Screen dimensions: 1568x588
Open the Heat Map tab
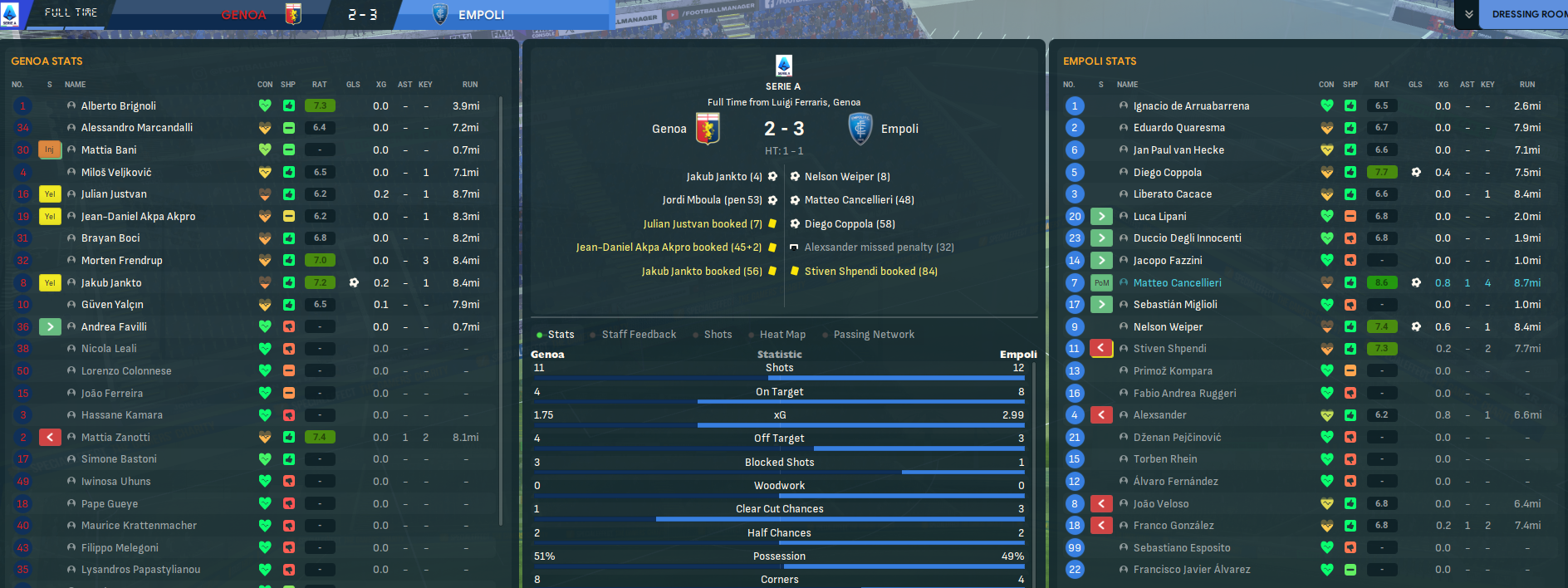click(x=782, y=335)
